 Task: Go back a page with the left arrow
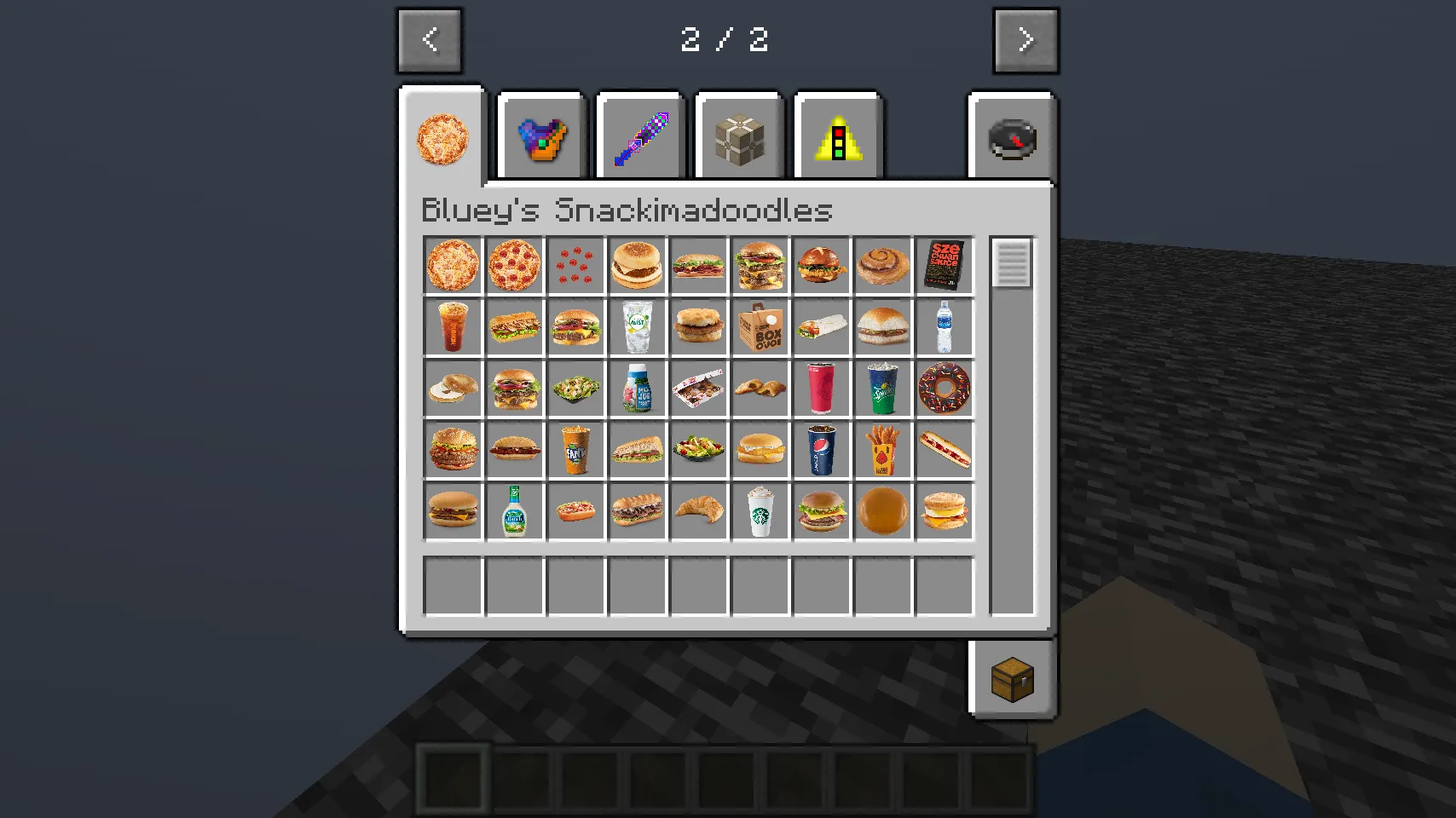click(430, 40)
